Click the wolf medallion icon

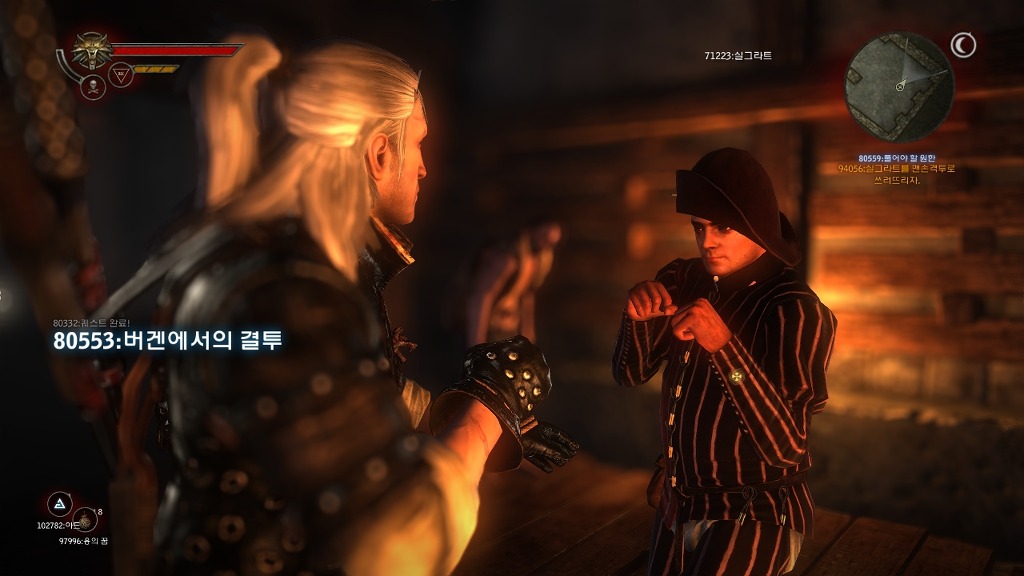point(92,50)
